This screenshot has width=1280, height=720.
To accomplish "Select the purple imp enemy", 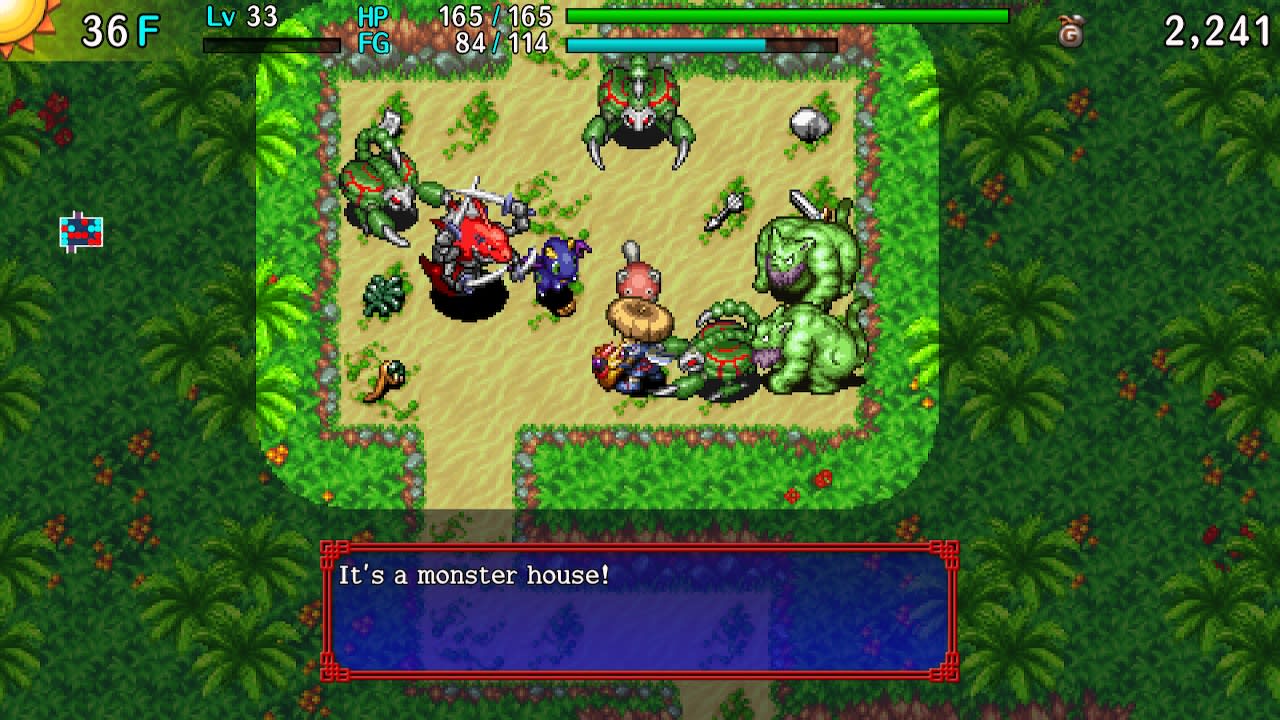I will [556, 262].
